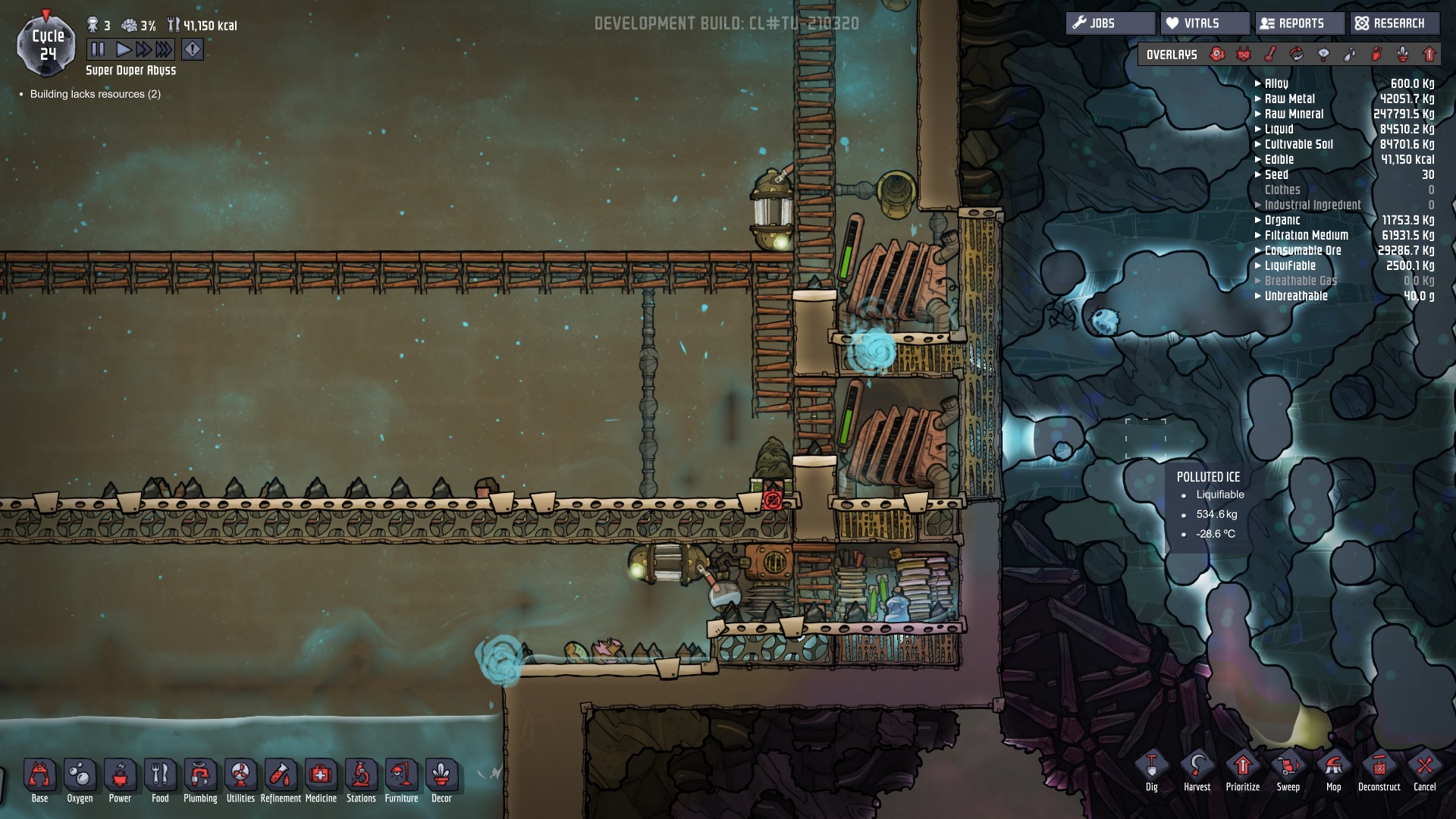
Task: Activate the Deconstruct tool
Action: [1379, 771]
